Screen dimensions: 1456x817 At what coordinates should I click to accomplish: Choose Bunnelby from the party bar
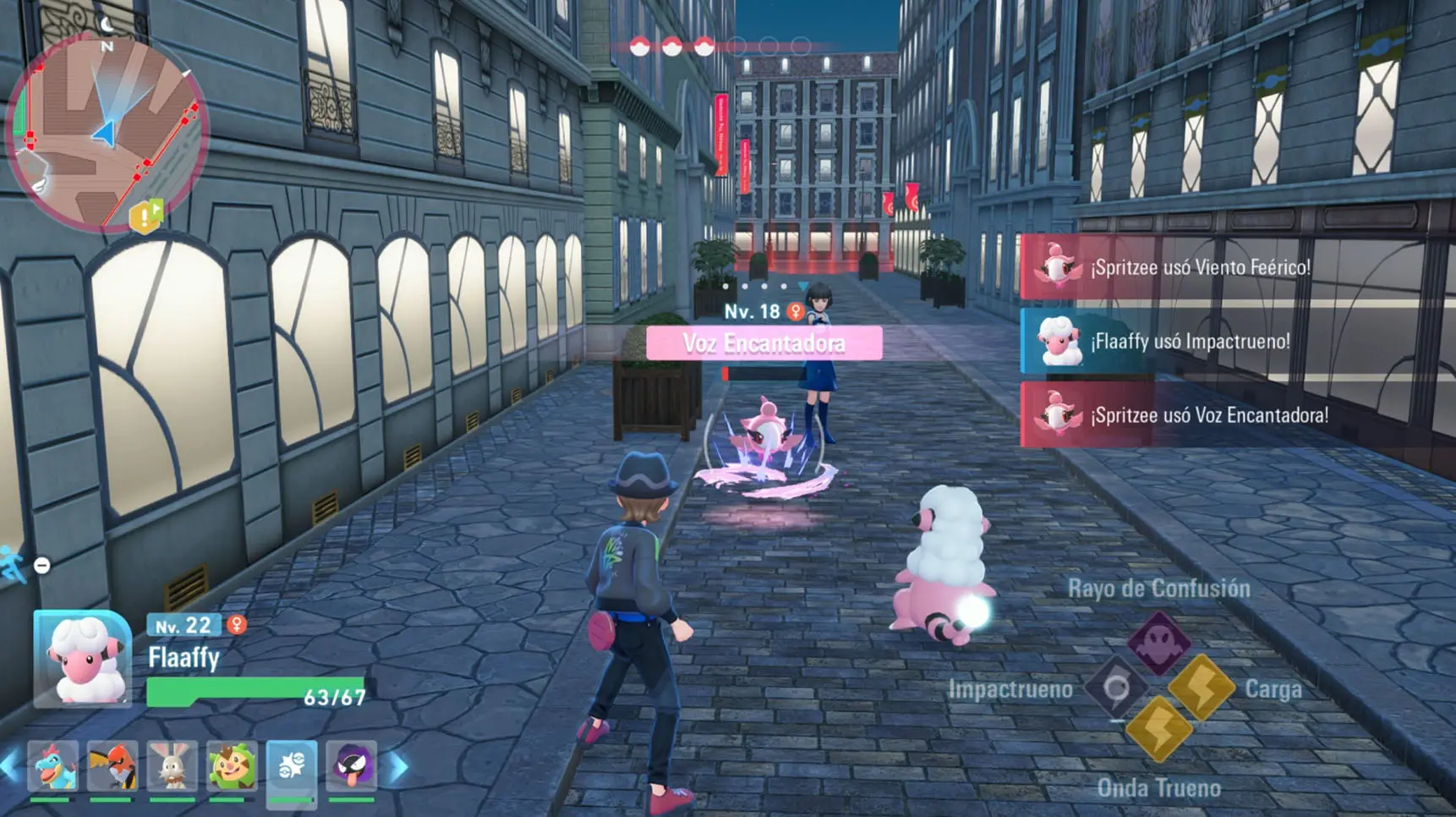tap(172, 766)
